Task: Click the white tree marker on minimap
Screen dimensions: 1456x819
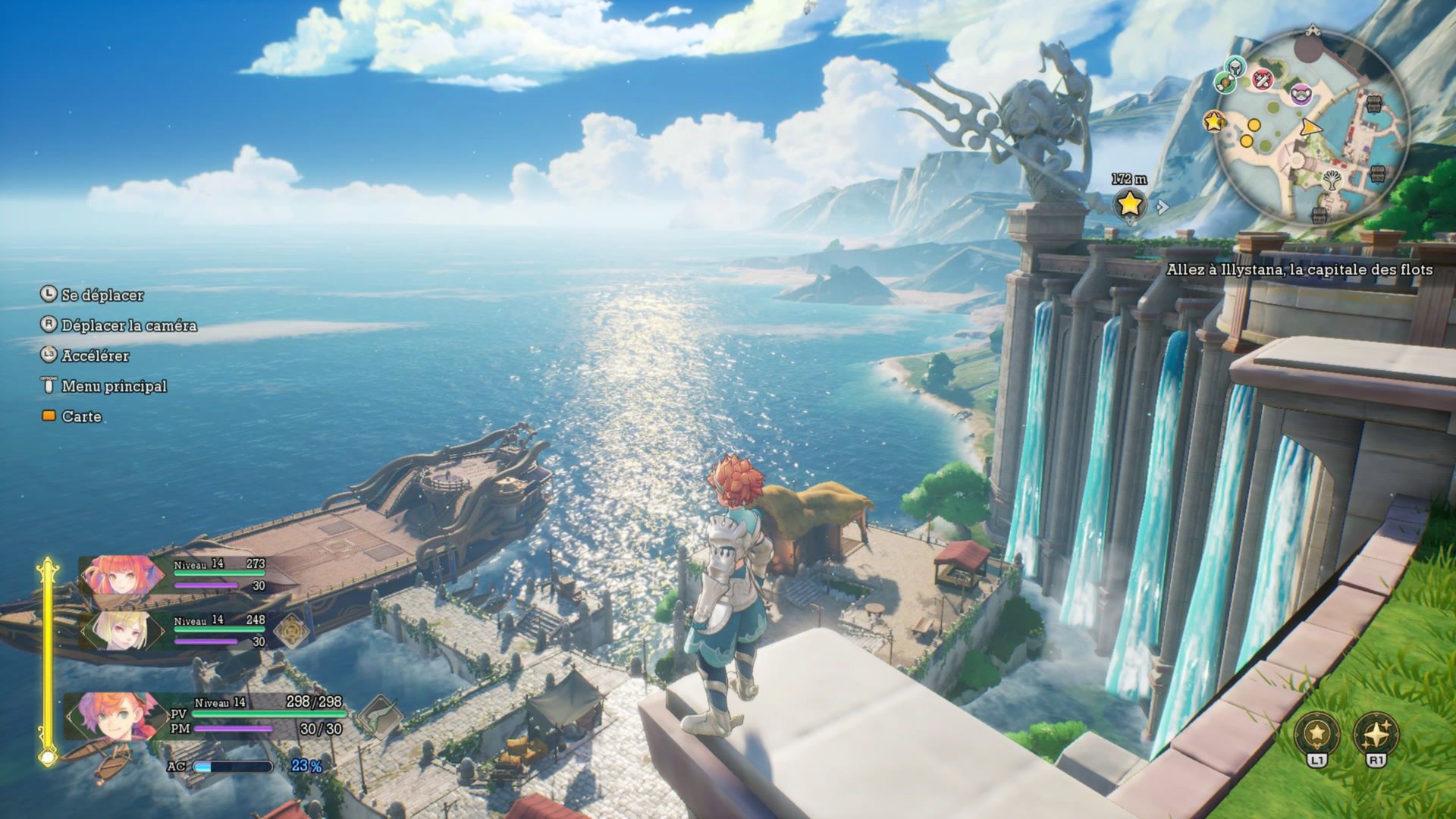Action: 1332,180
